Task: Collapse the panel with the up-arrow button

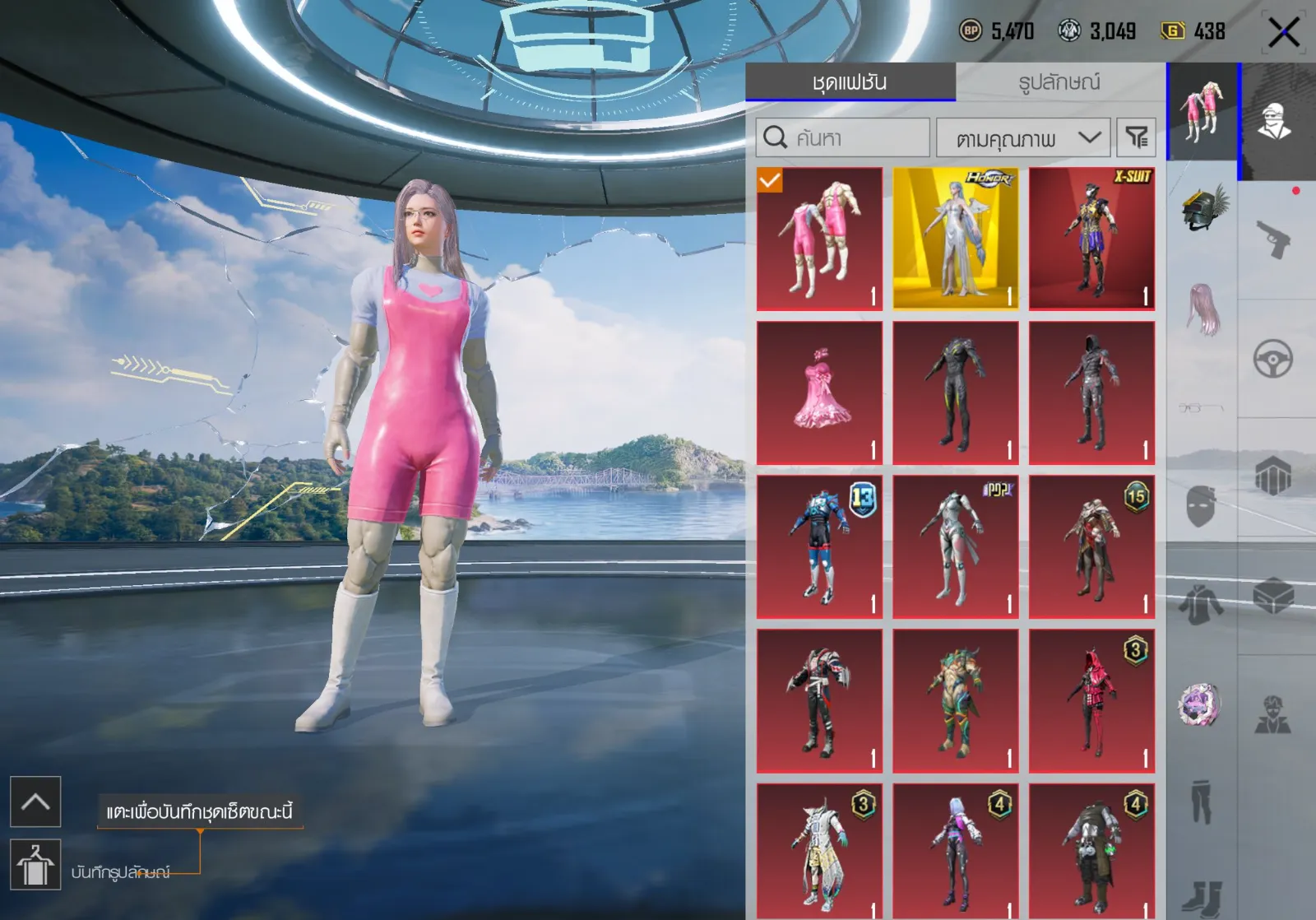Action: click(x=35, y=802)
